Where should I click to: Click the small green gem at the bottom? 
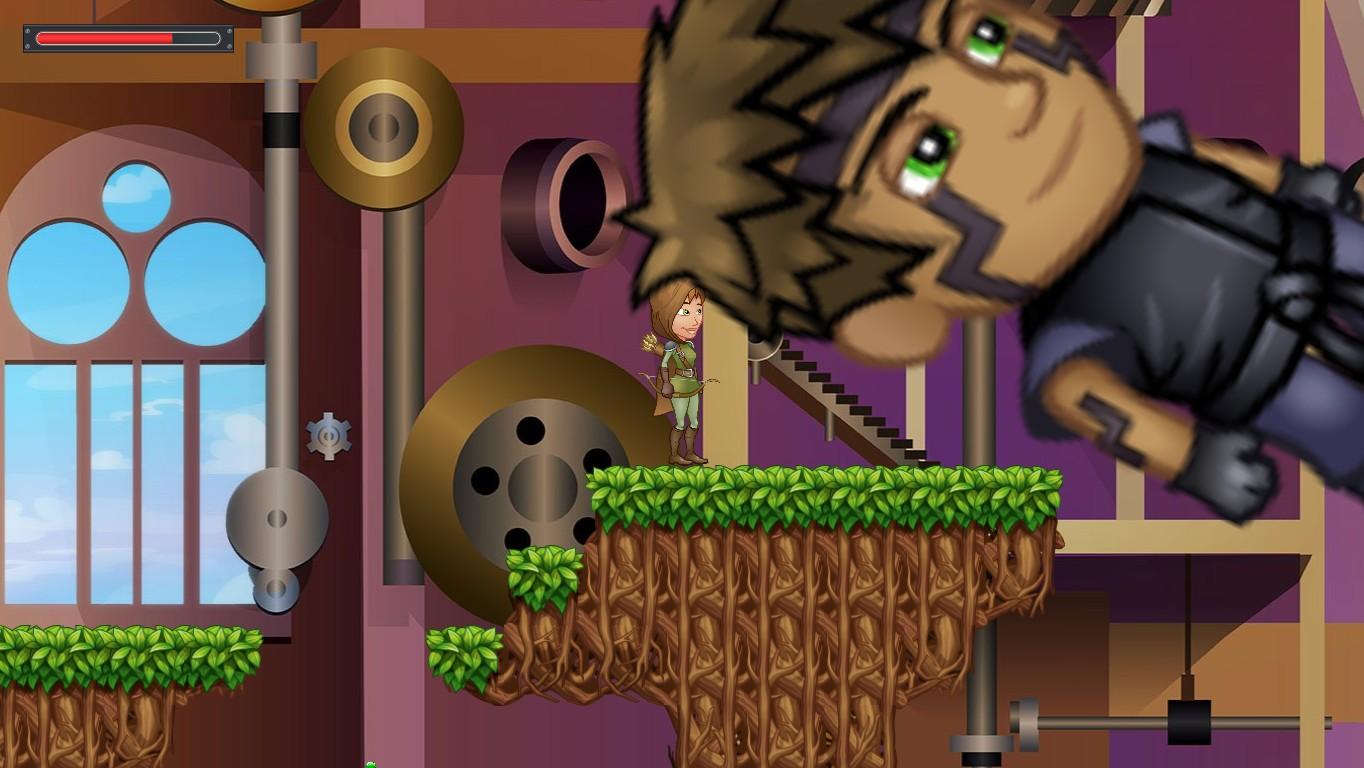coord(370,765)
